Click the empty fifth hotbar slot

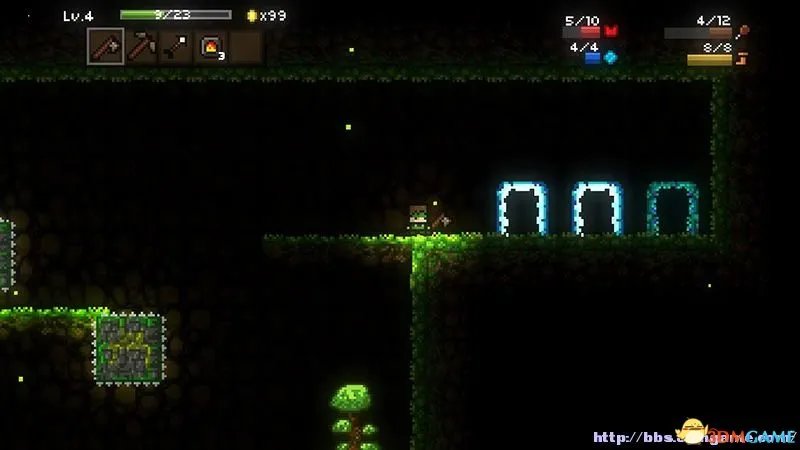[x=246, y=46]
